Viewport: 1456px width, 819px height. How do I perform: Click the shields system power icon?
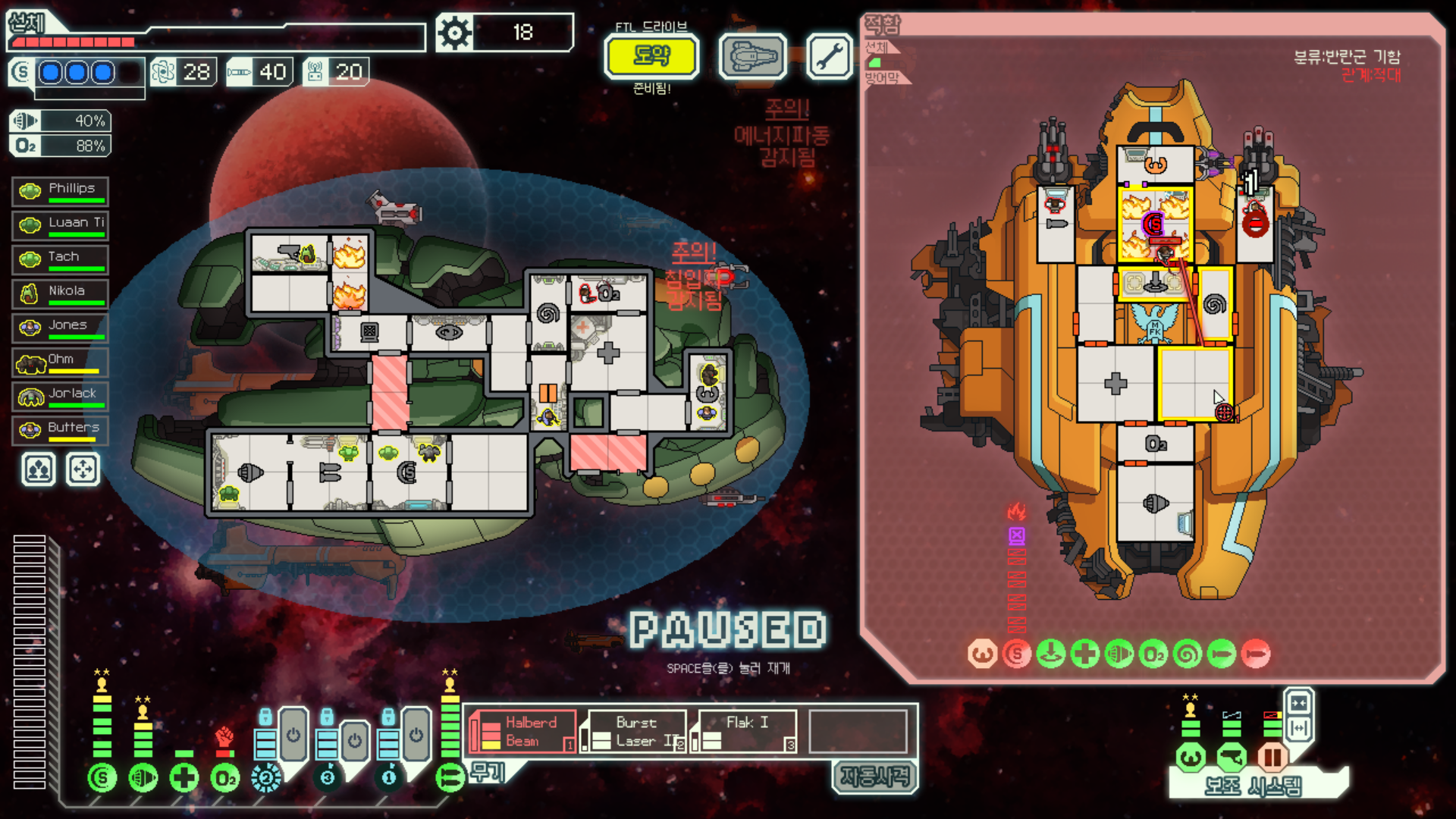(102, 777)
